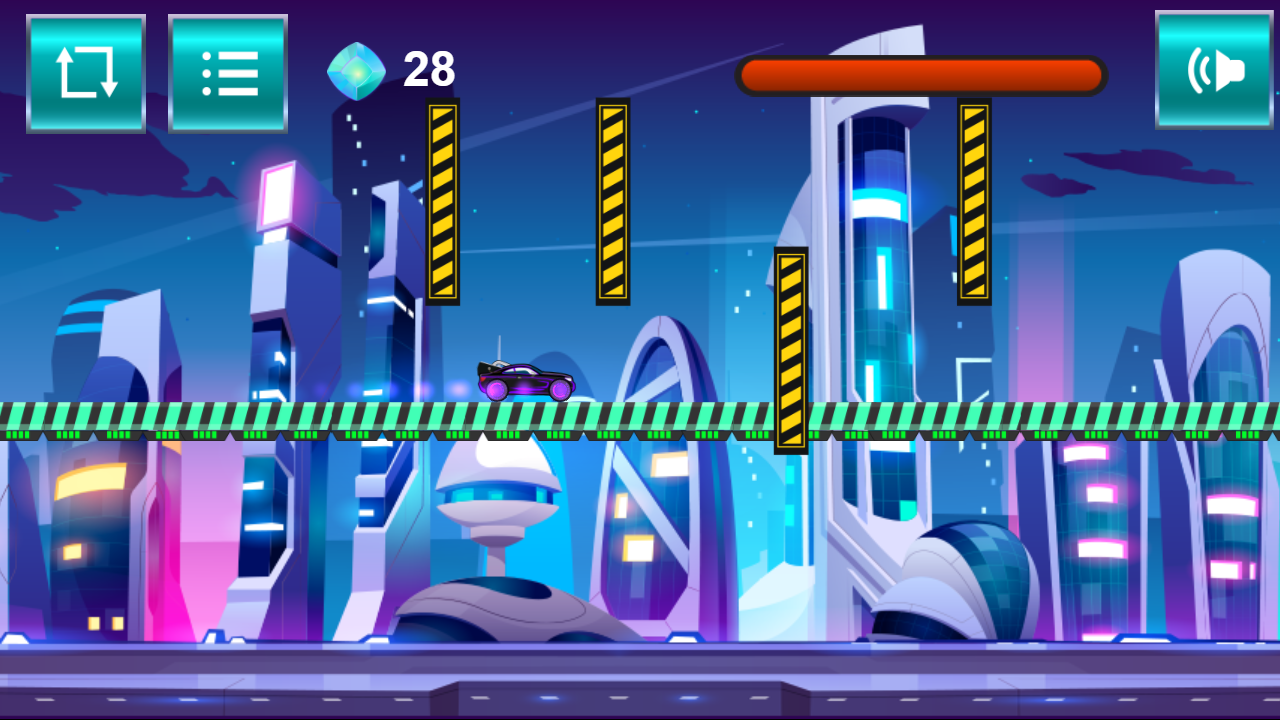Toggle the restart loop control
This screenshot has height=720, width=1280.
[86, 71]
